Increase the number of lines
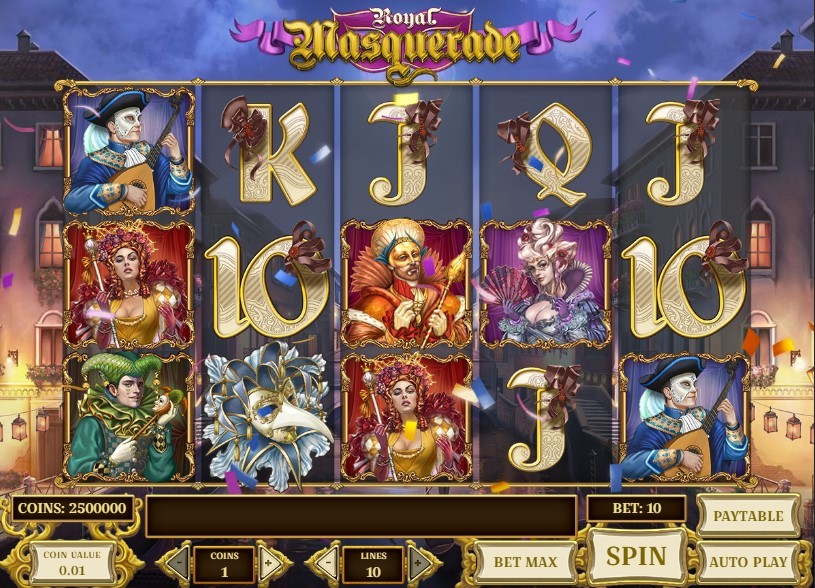 tap(420, 563)
